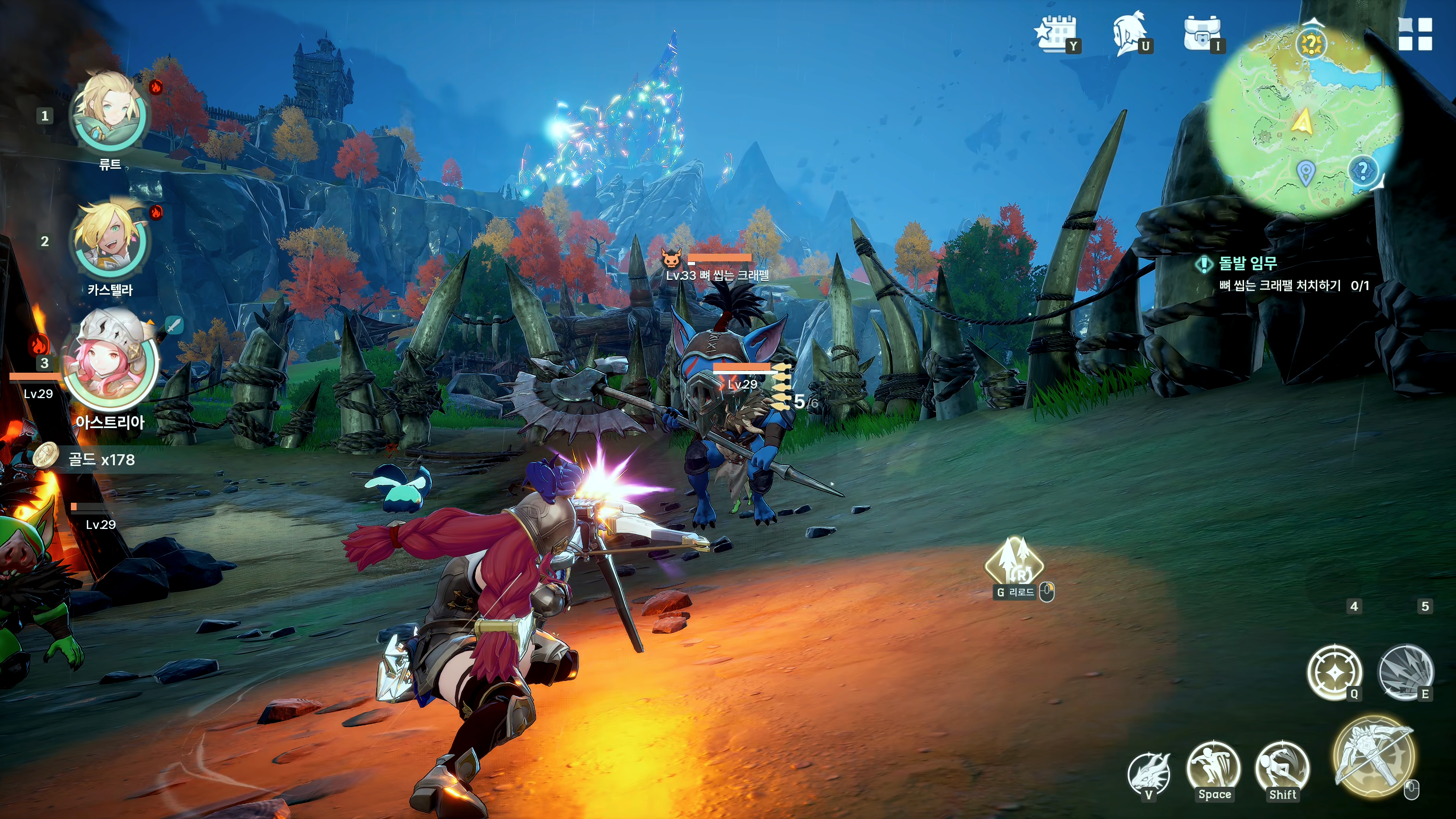Activate the crosshair target skill
This screenshot has width=1456, height=819.
(x=1335, y=673)
